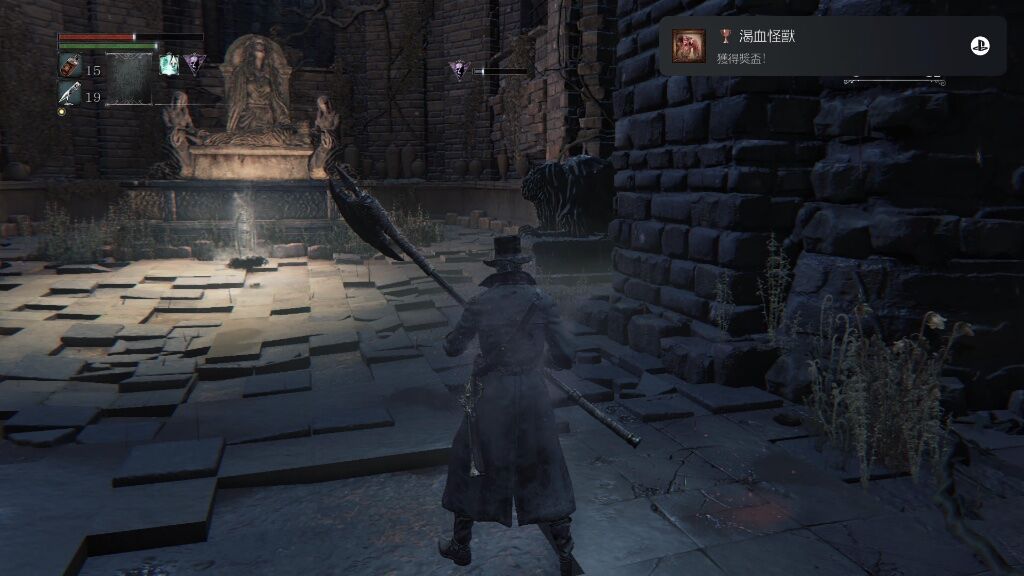Click the trophy notification's artwork thumbnail
The height and width of the screenshot is (576, 1024).
click(x=689, y=46)
